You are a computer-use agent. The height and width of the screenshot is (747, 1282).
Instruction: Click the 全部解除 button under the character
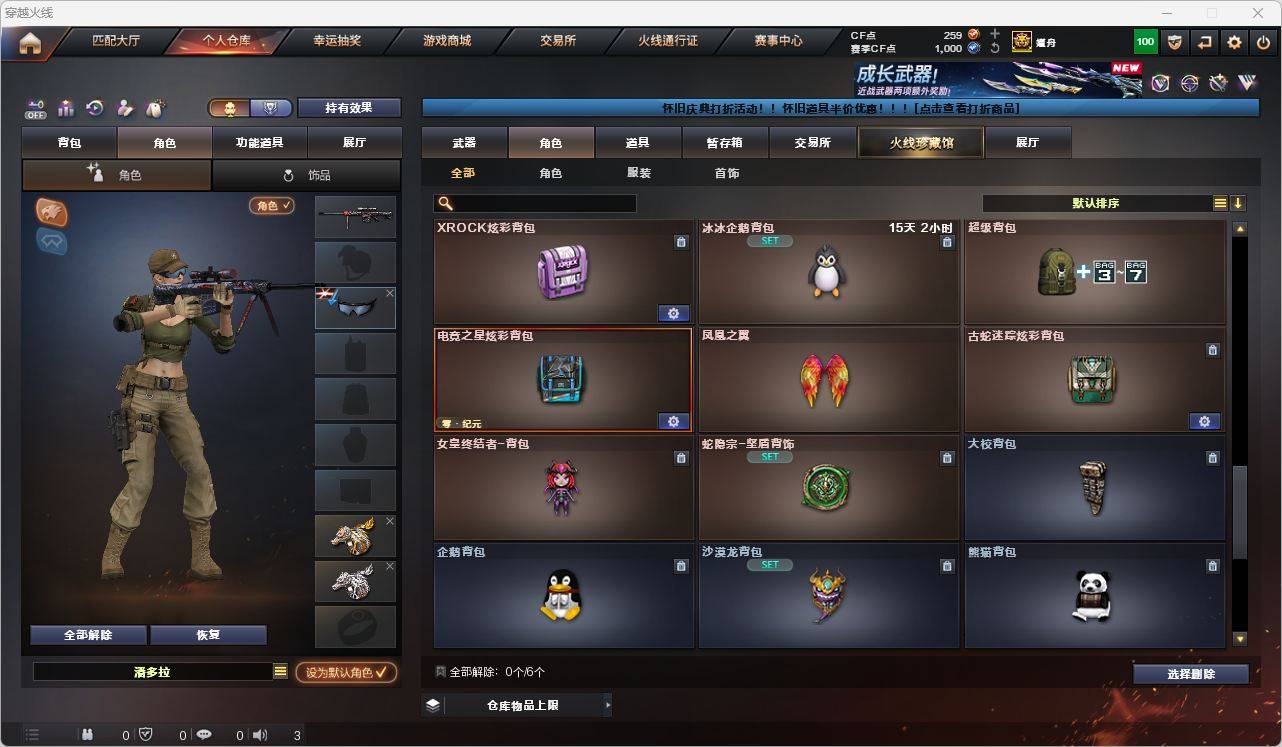[x=87, y=635]
